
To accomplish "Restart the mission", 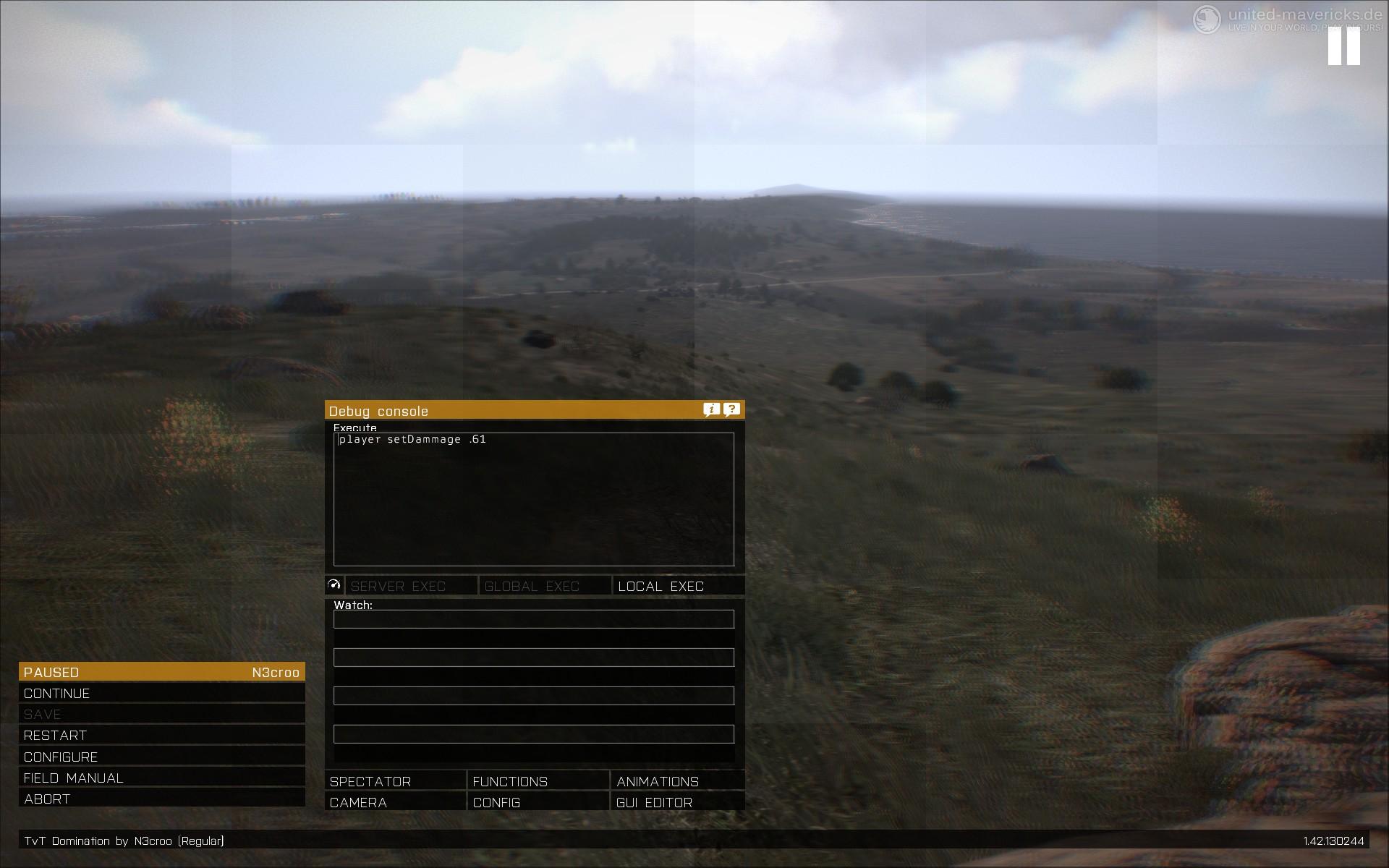I will (161, 736).
